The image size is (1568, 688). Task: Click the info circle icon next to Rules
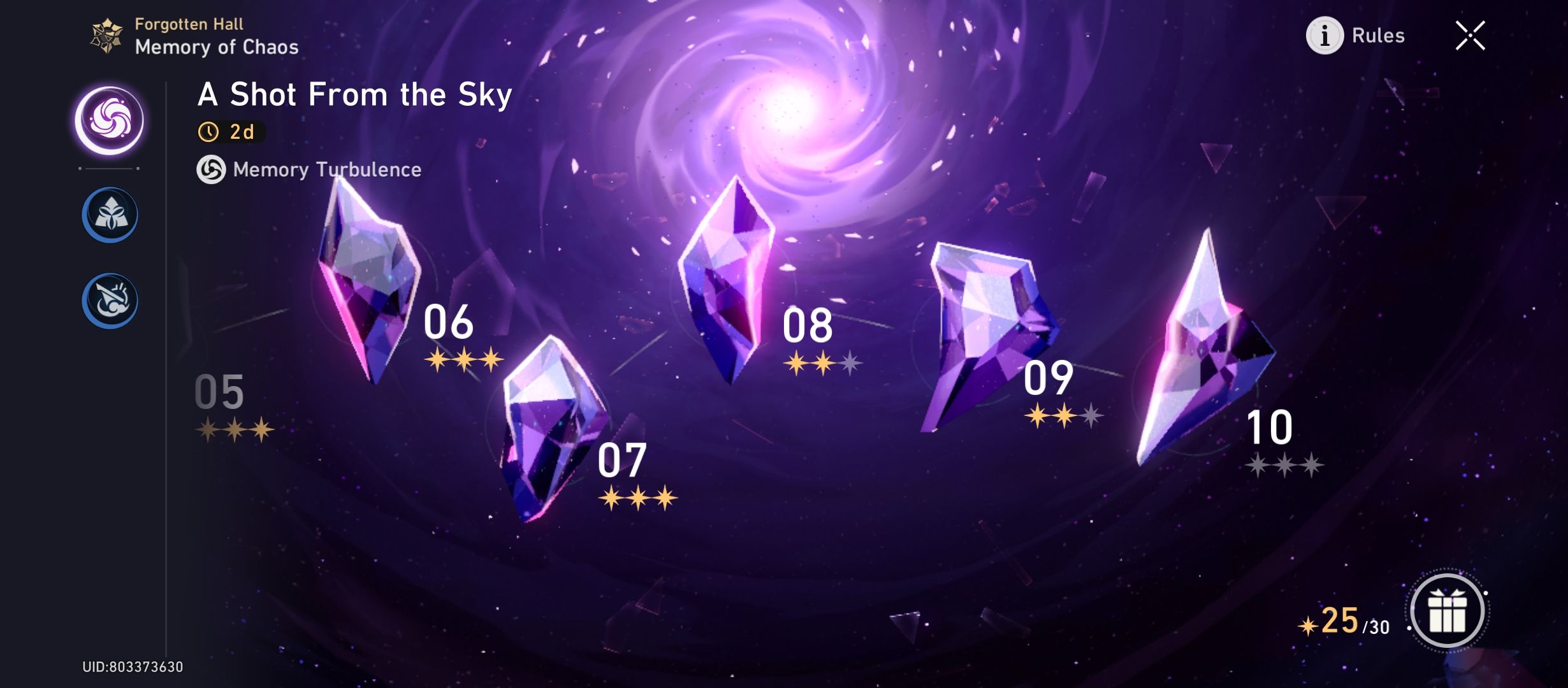[x=1325, y=36]
